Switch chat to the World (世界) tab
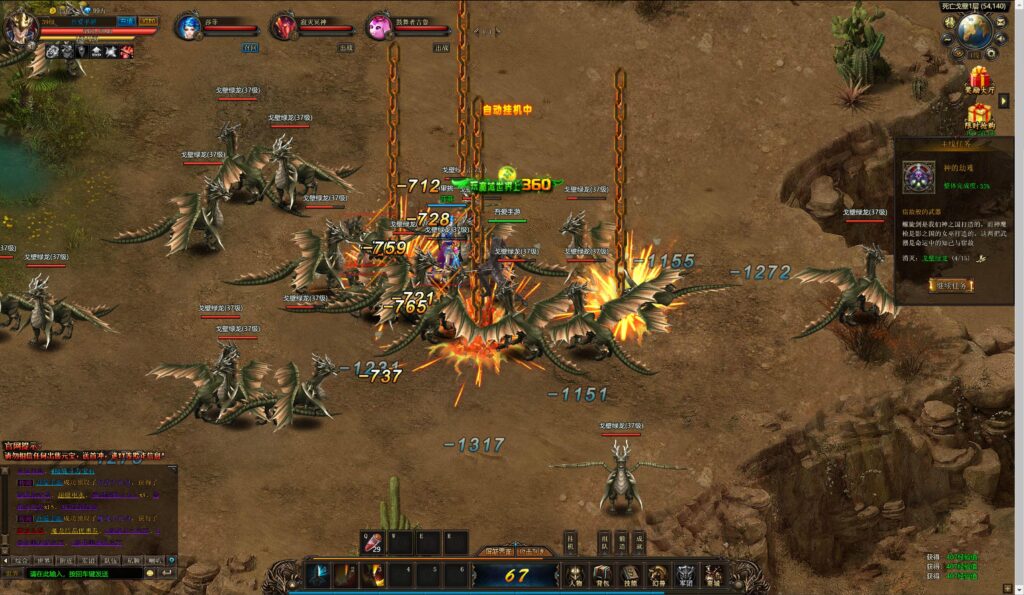The width and height of the screenshot is (1024, 595). [43, 560]
